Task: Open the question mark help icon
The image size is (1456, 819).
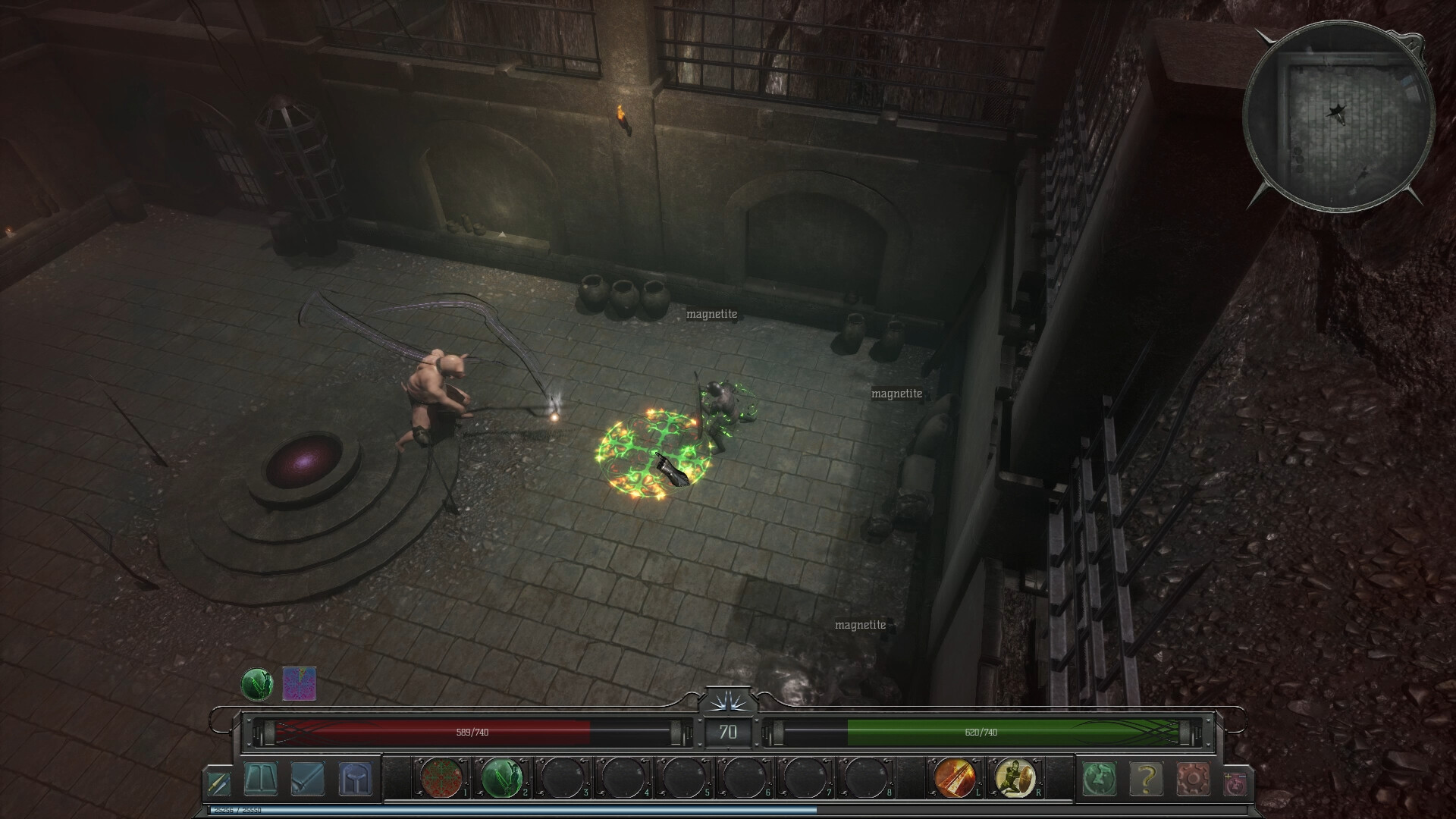Action: [x=1147, y=779]
